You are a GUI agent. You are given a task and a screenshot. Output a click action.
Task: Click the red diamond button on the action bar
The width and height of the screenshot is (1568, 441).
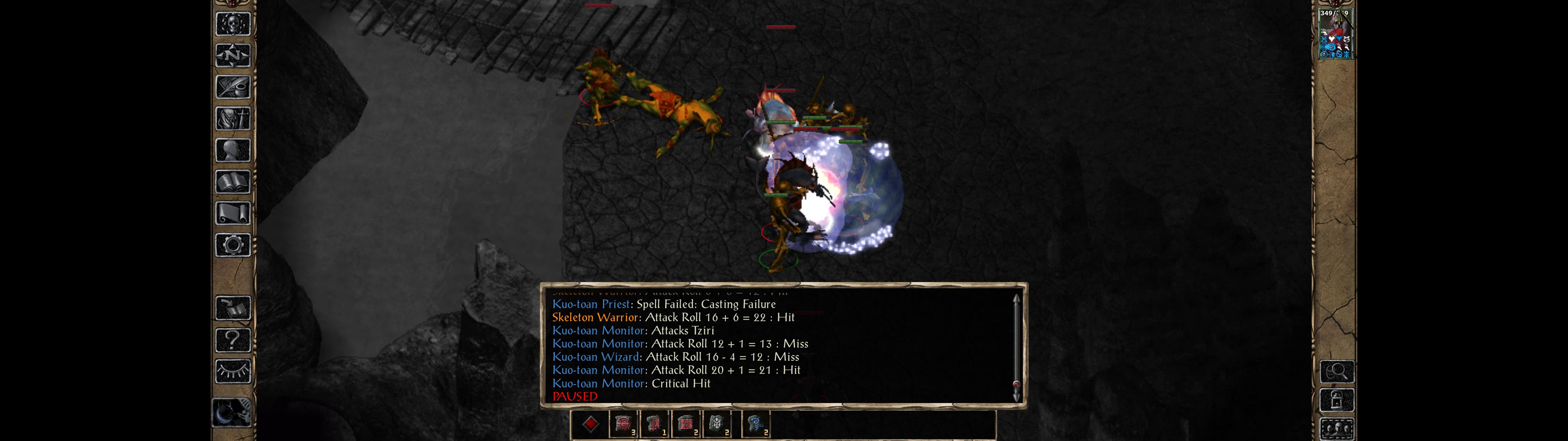590,424
